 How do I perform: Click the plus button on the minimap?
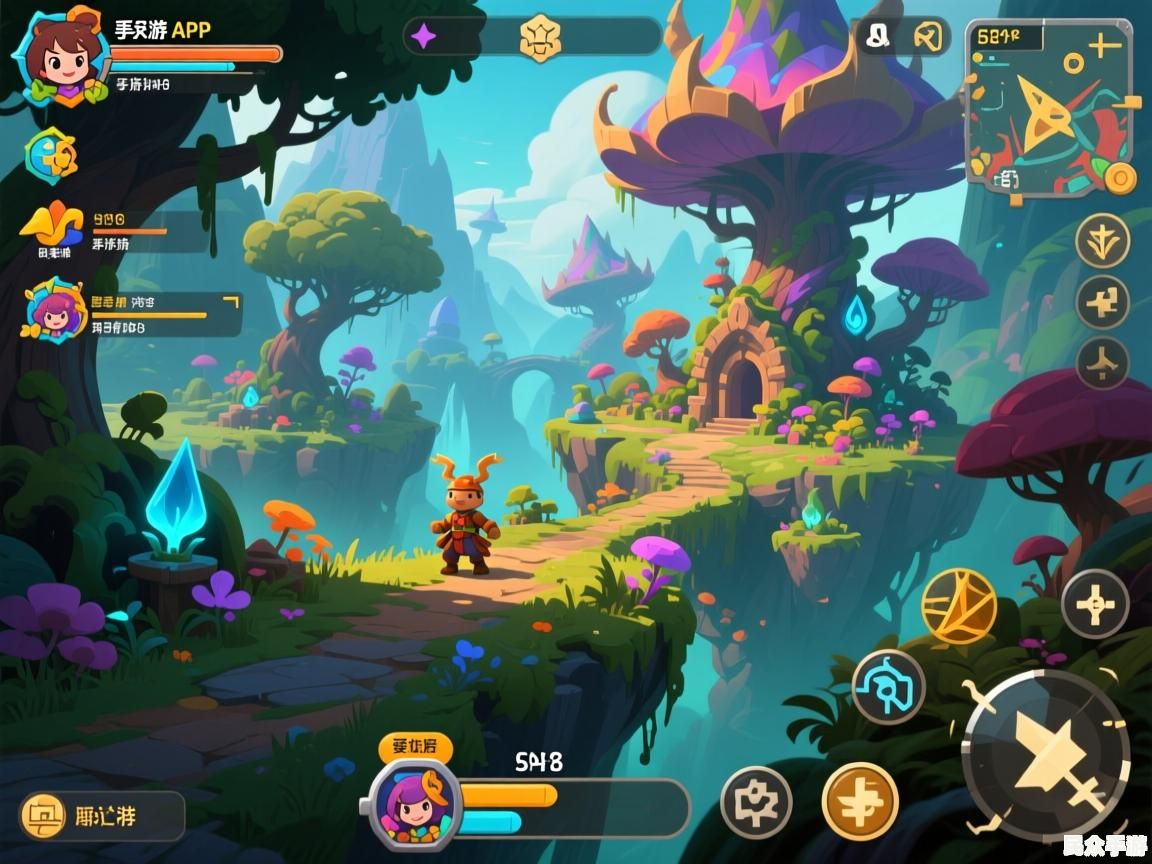click(x=1104, y=45)
